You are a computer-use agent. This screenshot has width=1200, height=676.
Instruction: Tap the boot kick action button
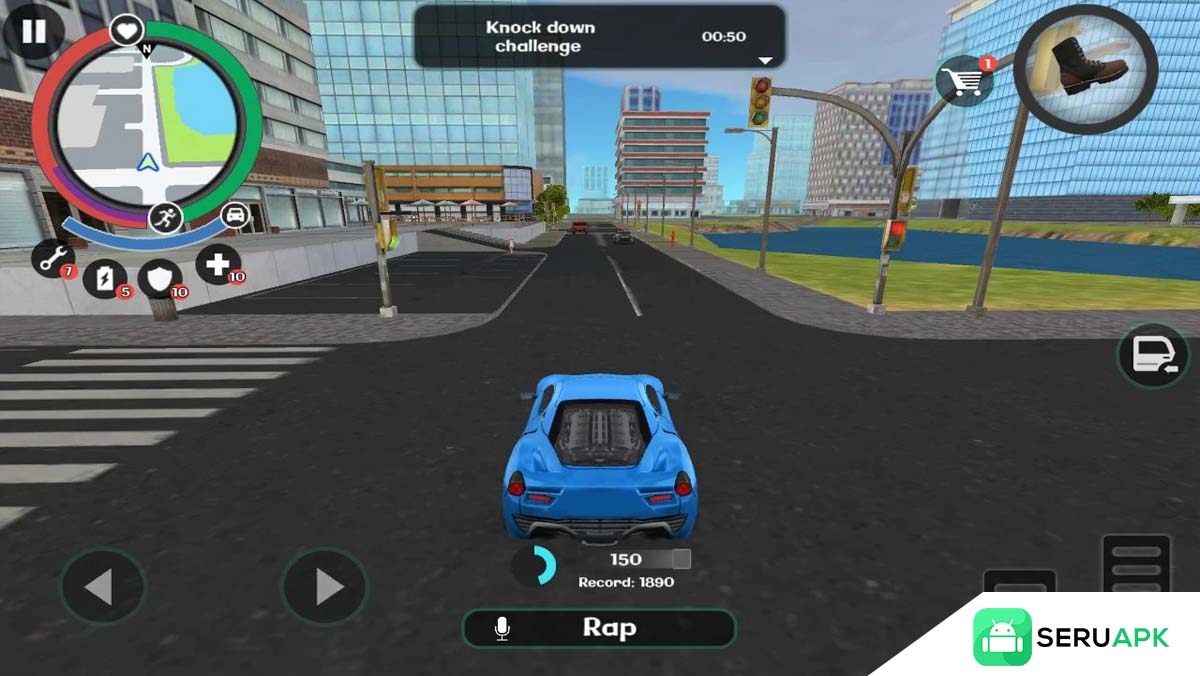pos(1085,69)
